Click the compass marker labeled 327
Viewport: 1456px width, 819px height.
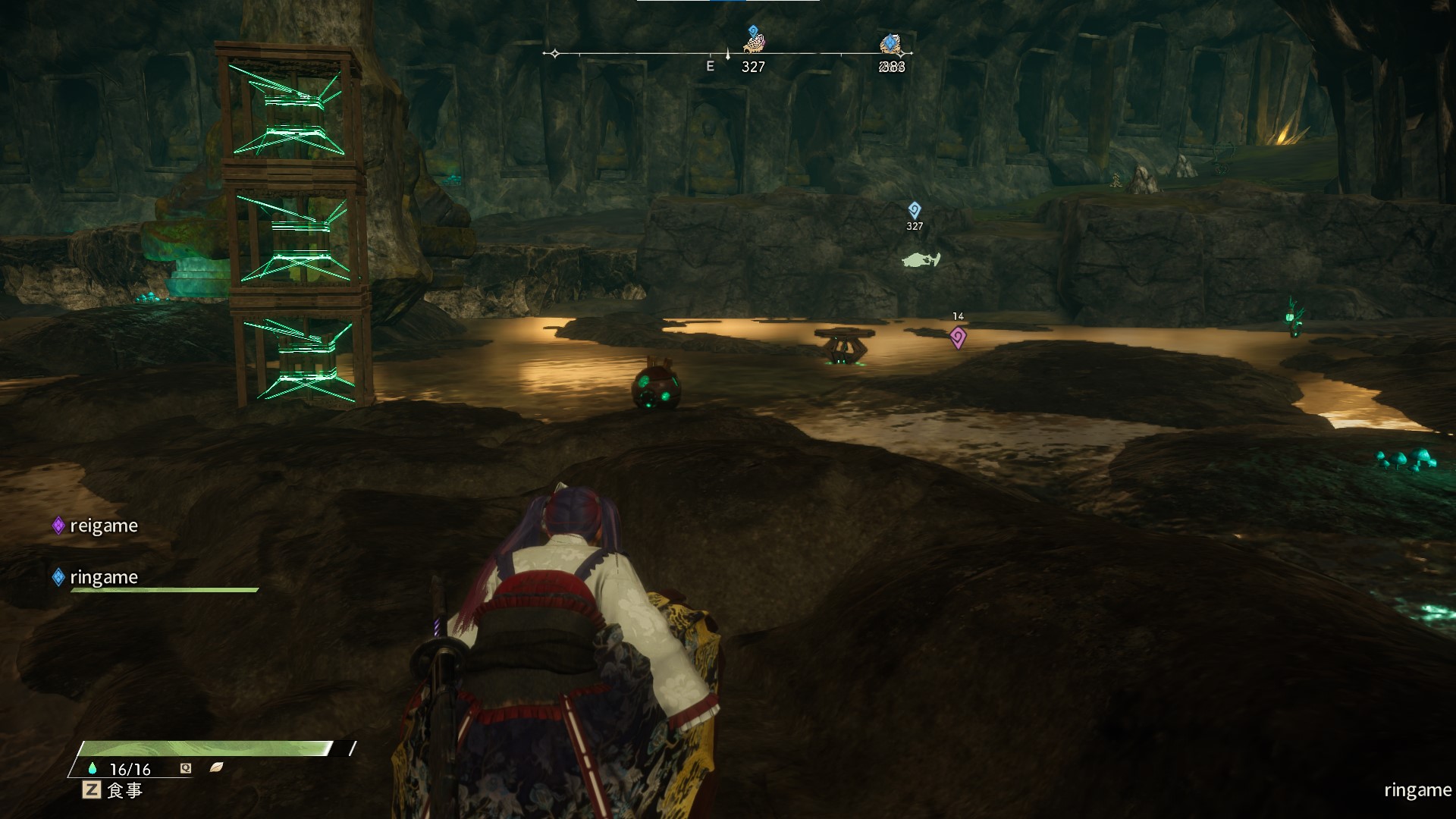(753, 41)
